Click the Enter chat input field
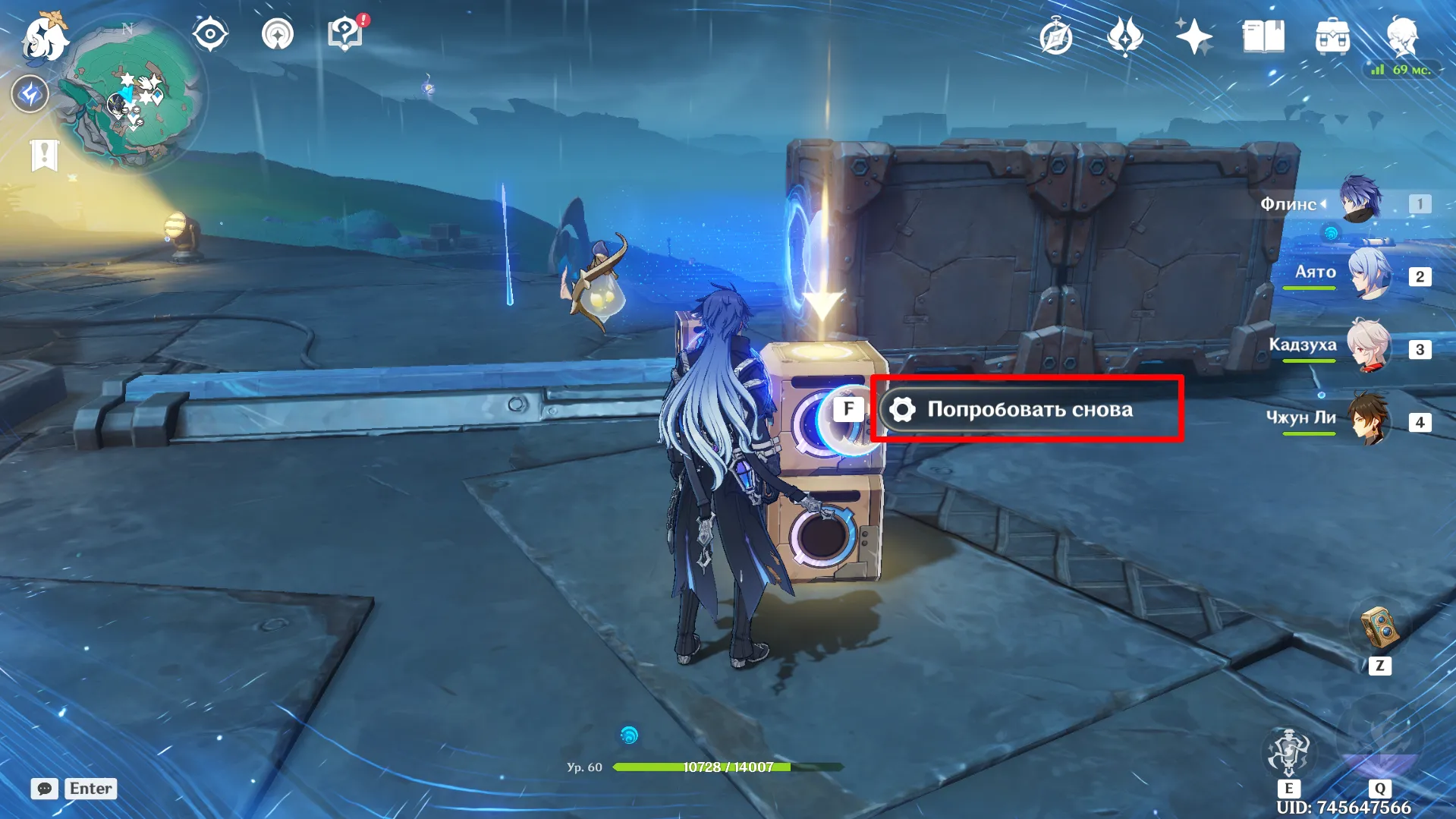Screen dimensions: 1456x819 (90, 789)
